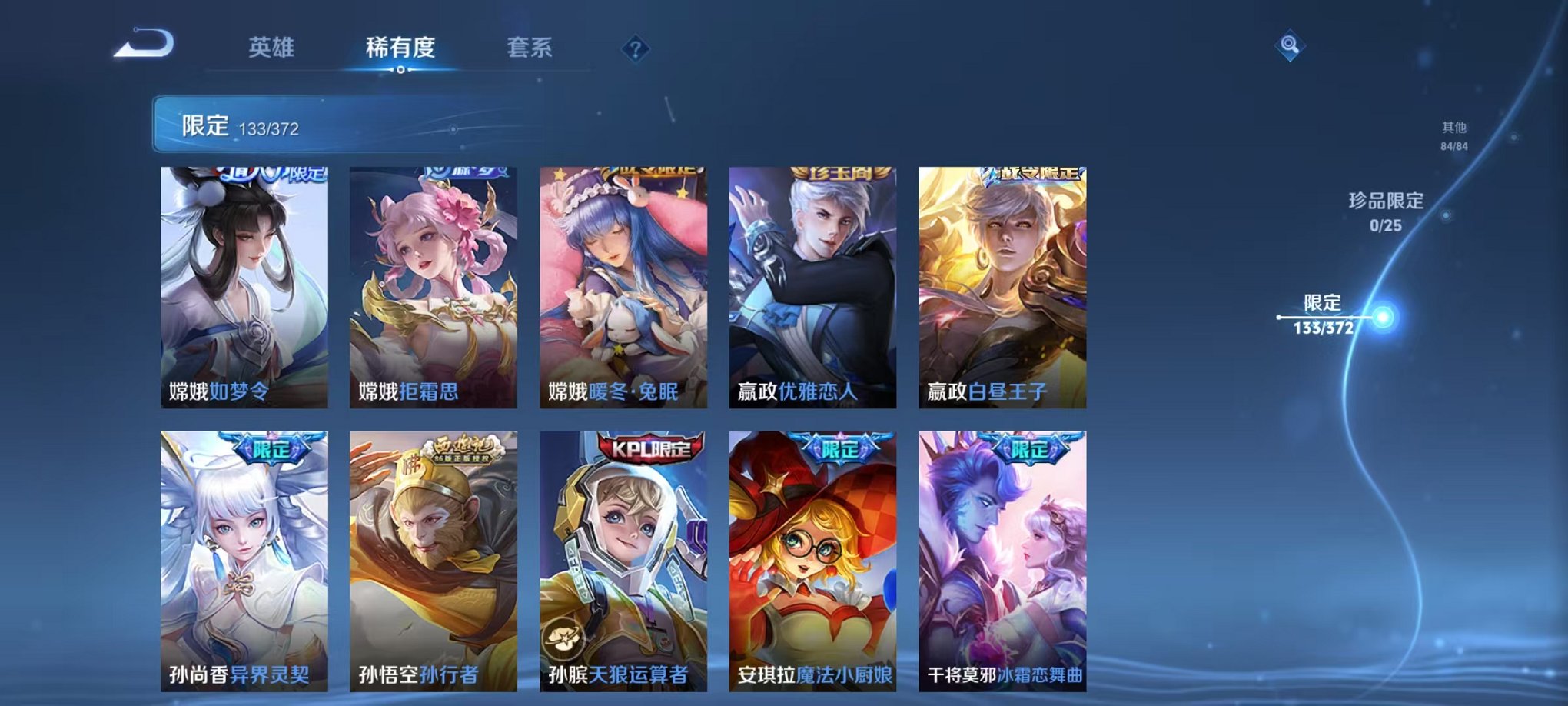Select the 稀有度 tab
Screen dimensions: 1568x706
pos(400,48)
